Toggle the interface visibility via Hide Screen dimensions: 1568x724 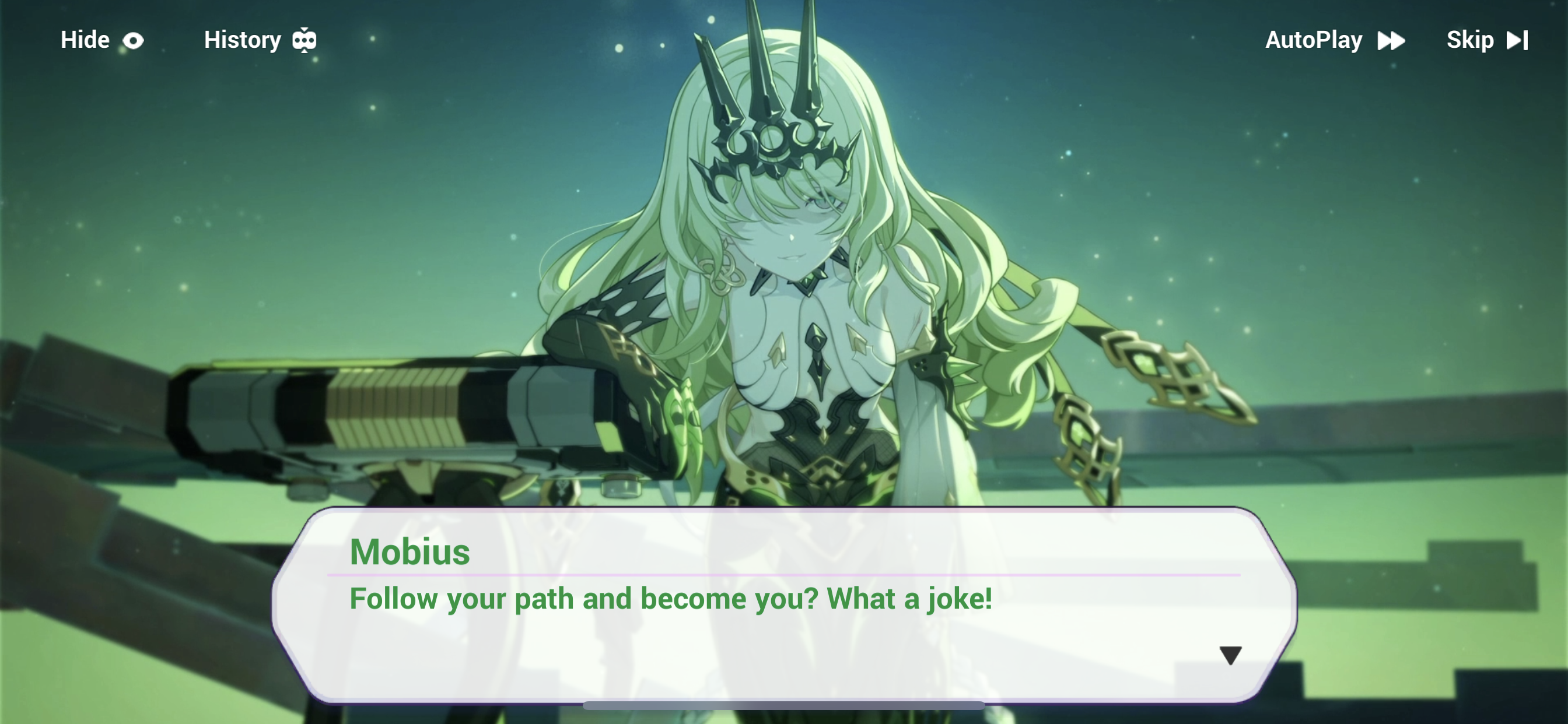(85, 40)
